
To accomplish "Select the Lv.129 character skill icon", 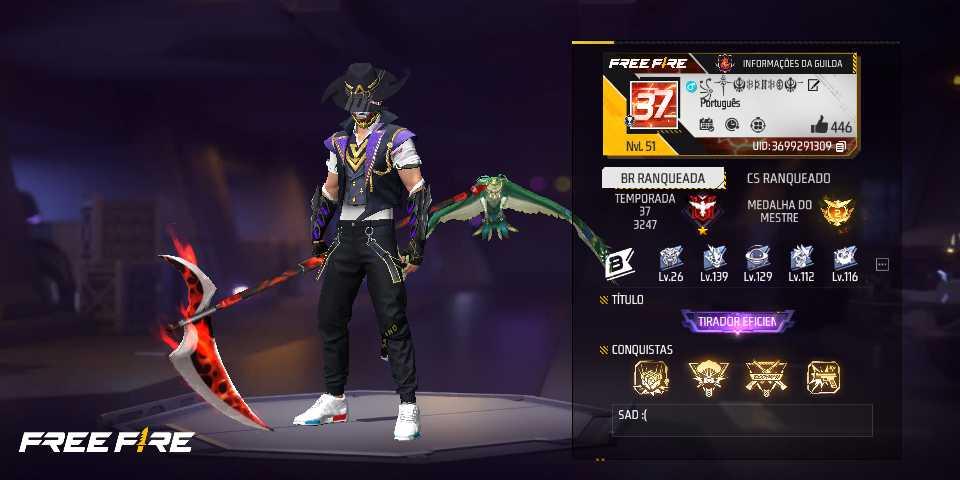I will (759, 257).
